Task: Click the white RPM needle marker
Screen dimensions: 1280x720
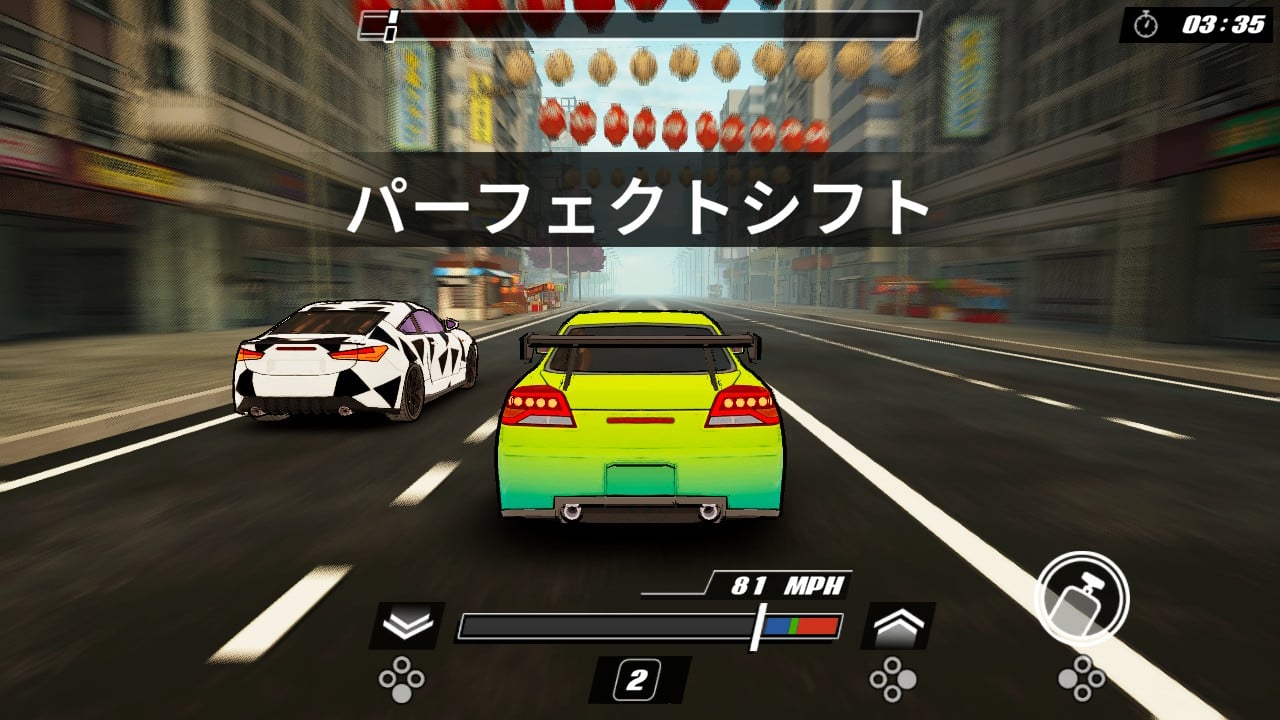Action: click(760, 624)
